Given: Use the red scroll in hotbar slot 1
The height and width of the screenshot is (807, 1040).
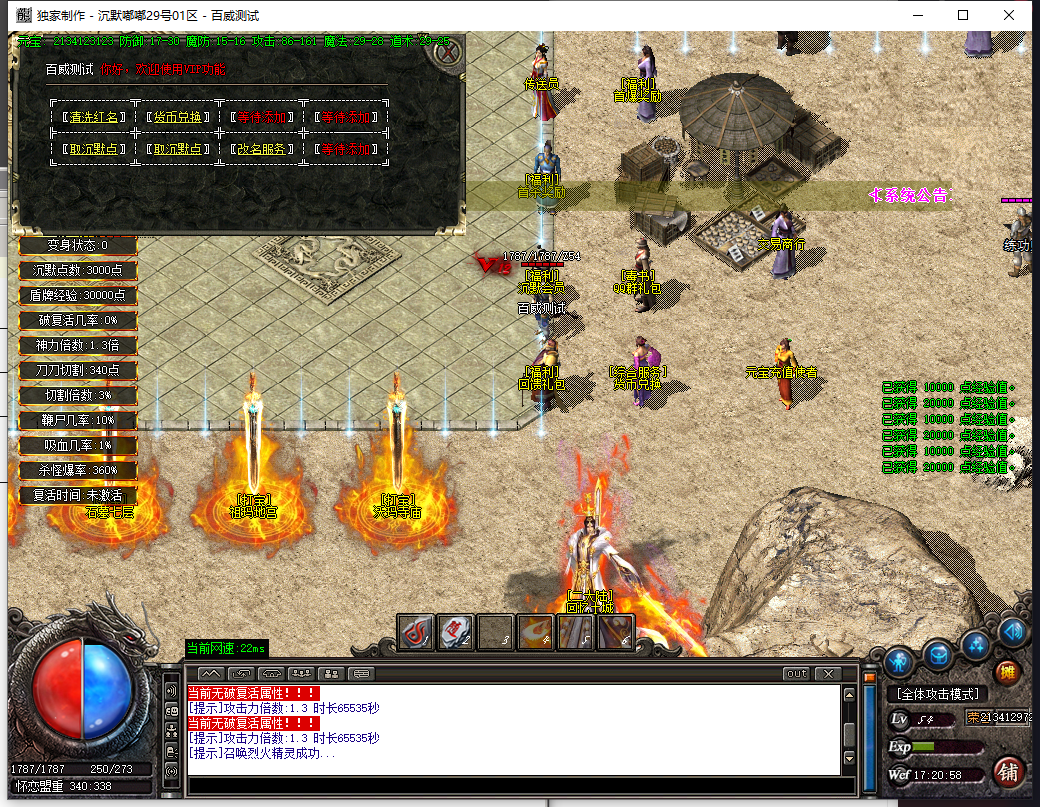Looking at the screenshot, I should click(416, 632).
